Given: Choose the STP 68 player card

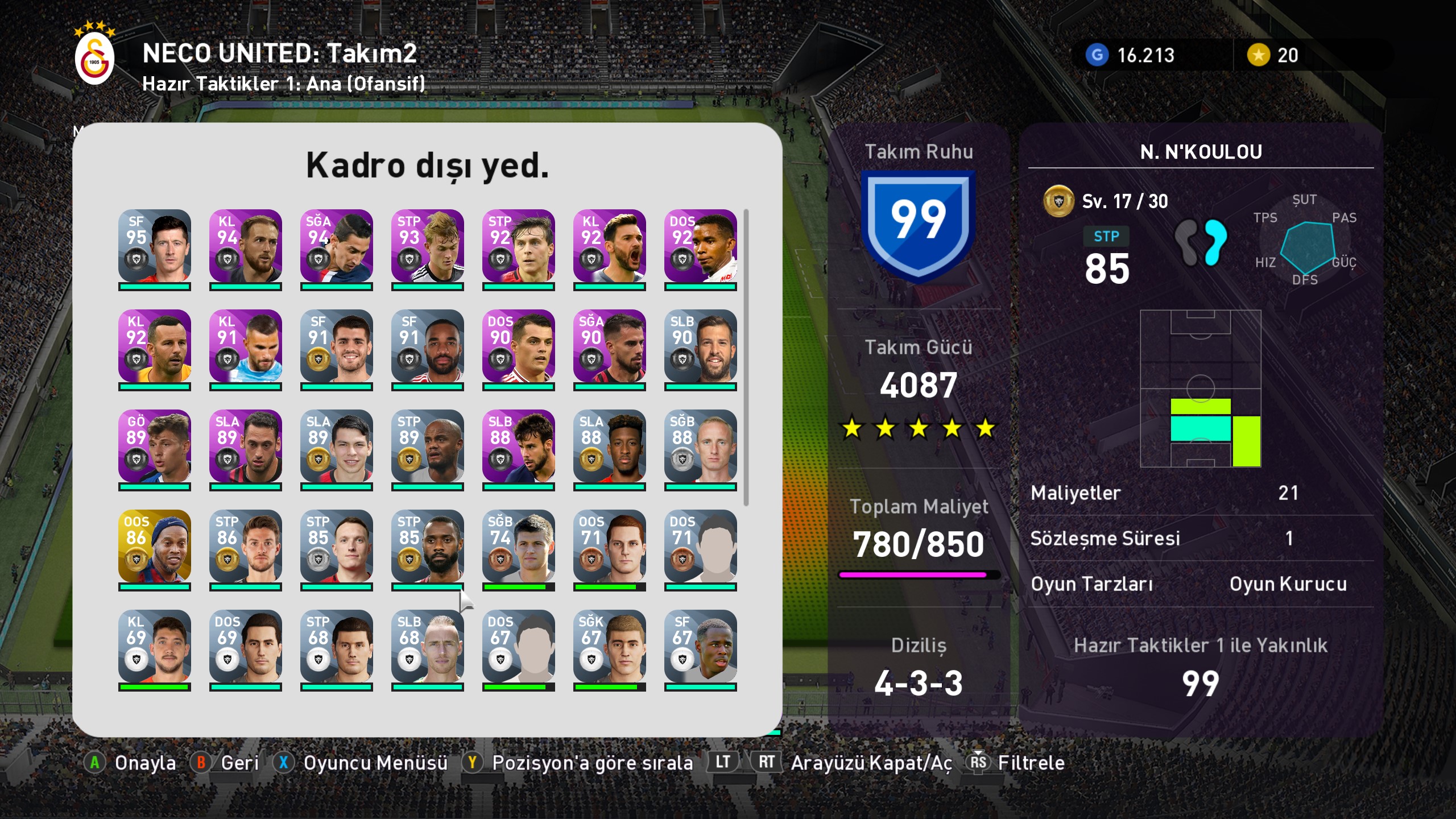Looking at the screenshot, I should tap(336, 647).
